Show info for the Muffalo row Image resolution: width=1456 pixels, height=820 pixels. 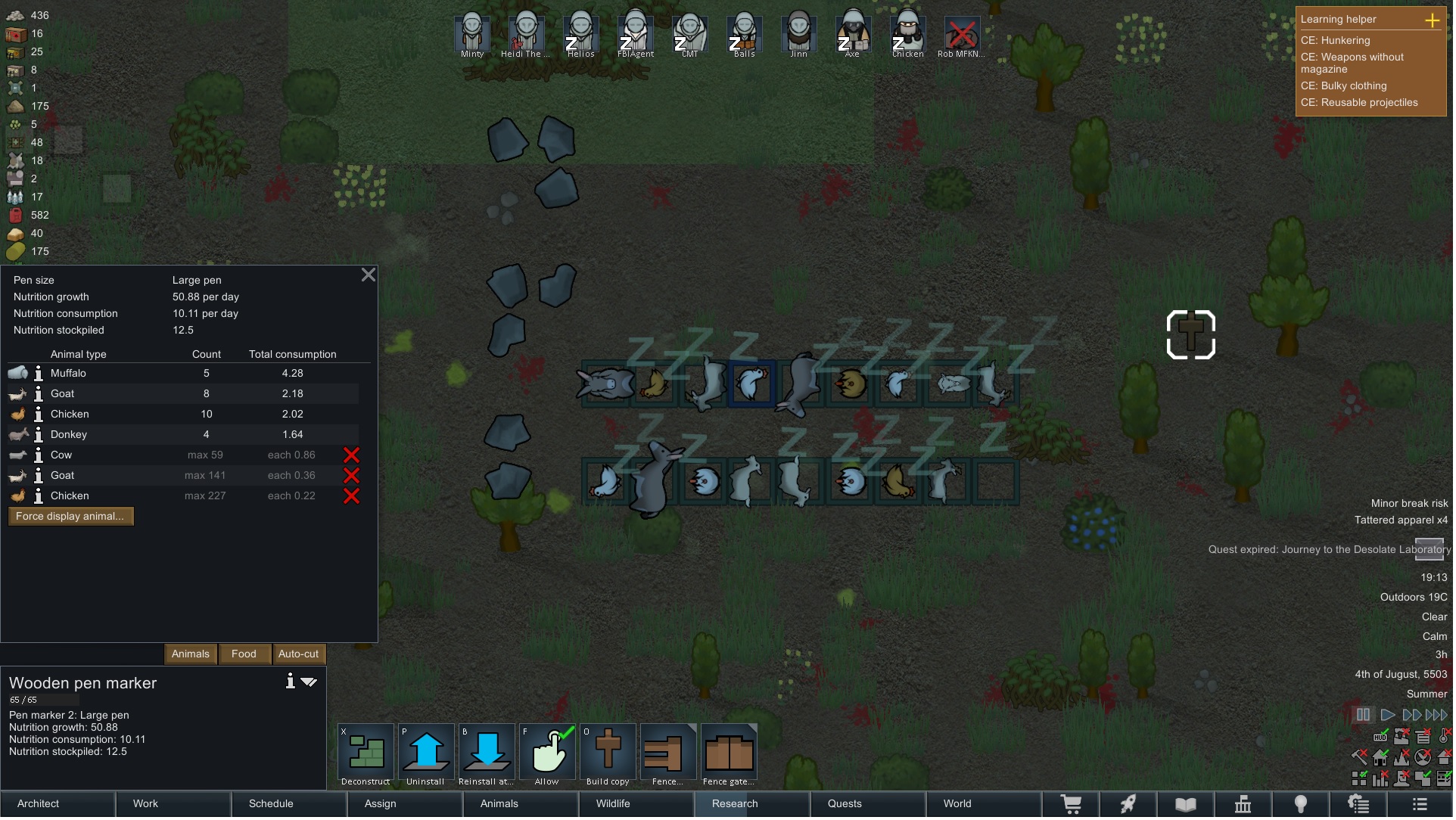pos(39,374)
